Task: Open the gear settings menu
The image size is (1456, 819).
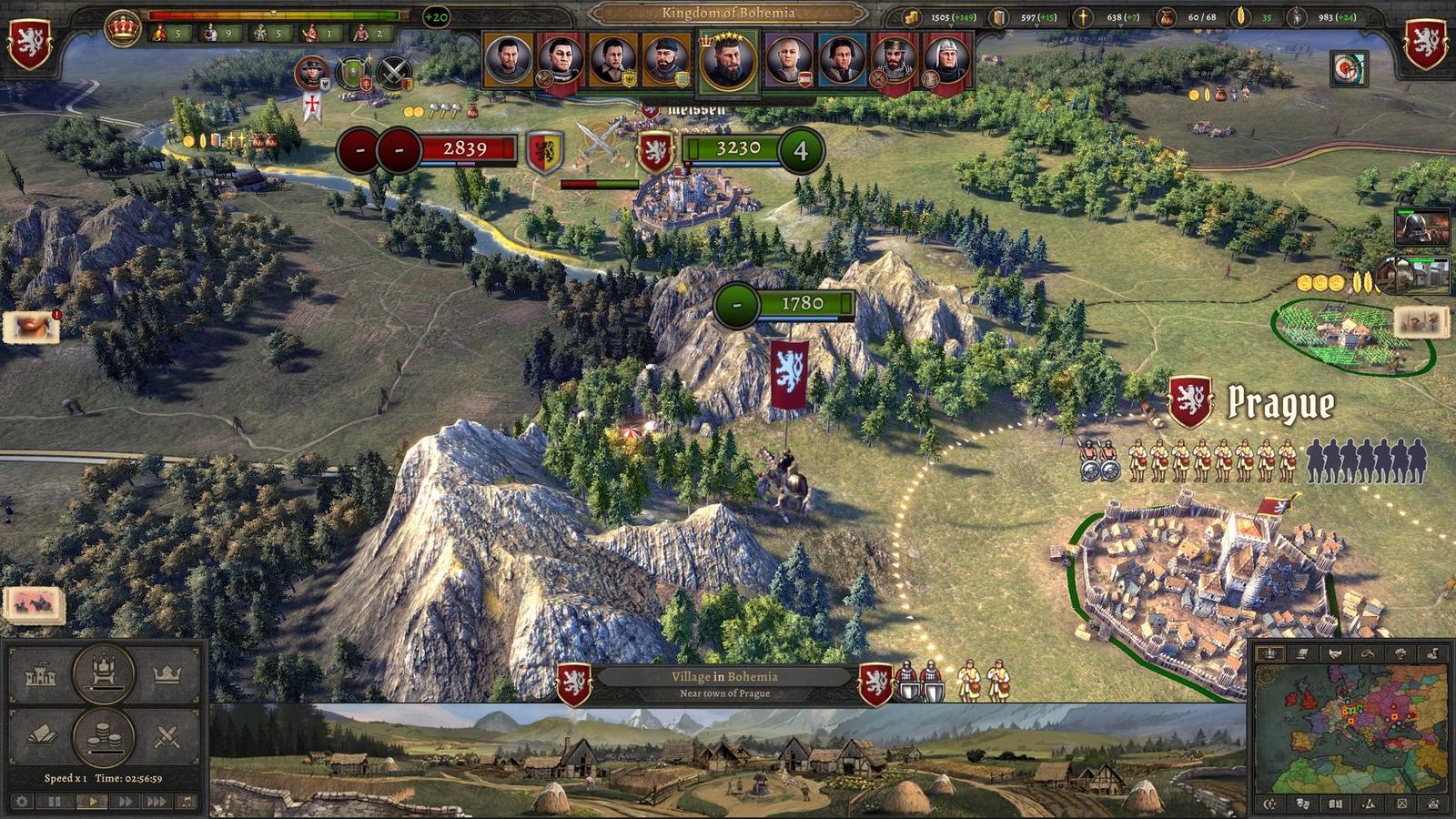Action: (22, 802)
